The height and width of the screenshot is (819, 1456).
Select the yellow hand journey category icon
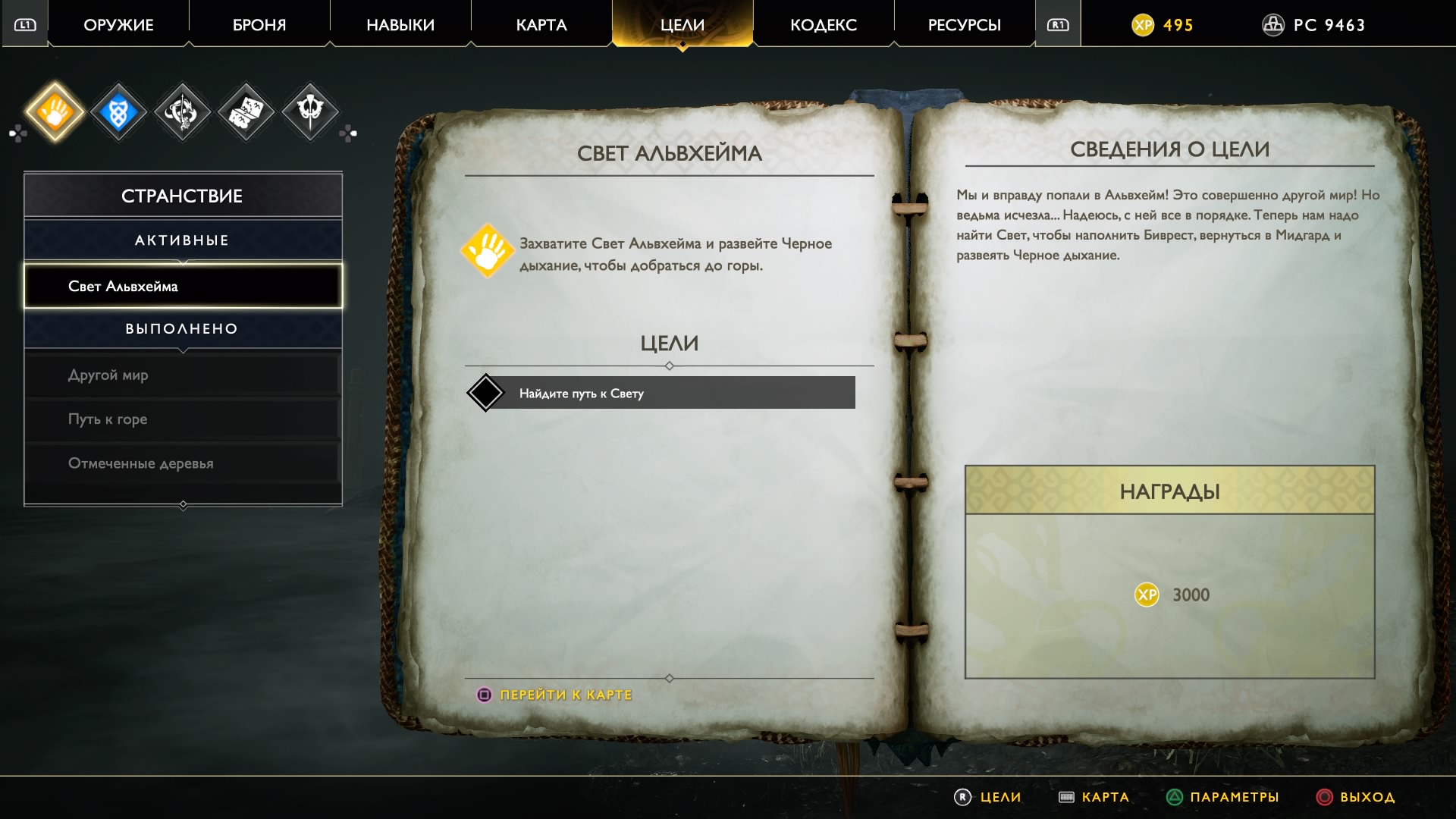coord(55,112)
